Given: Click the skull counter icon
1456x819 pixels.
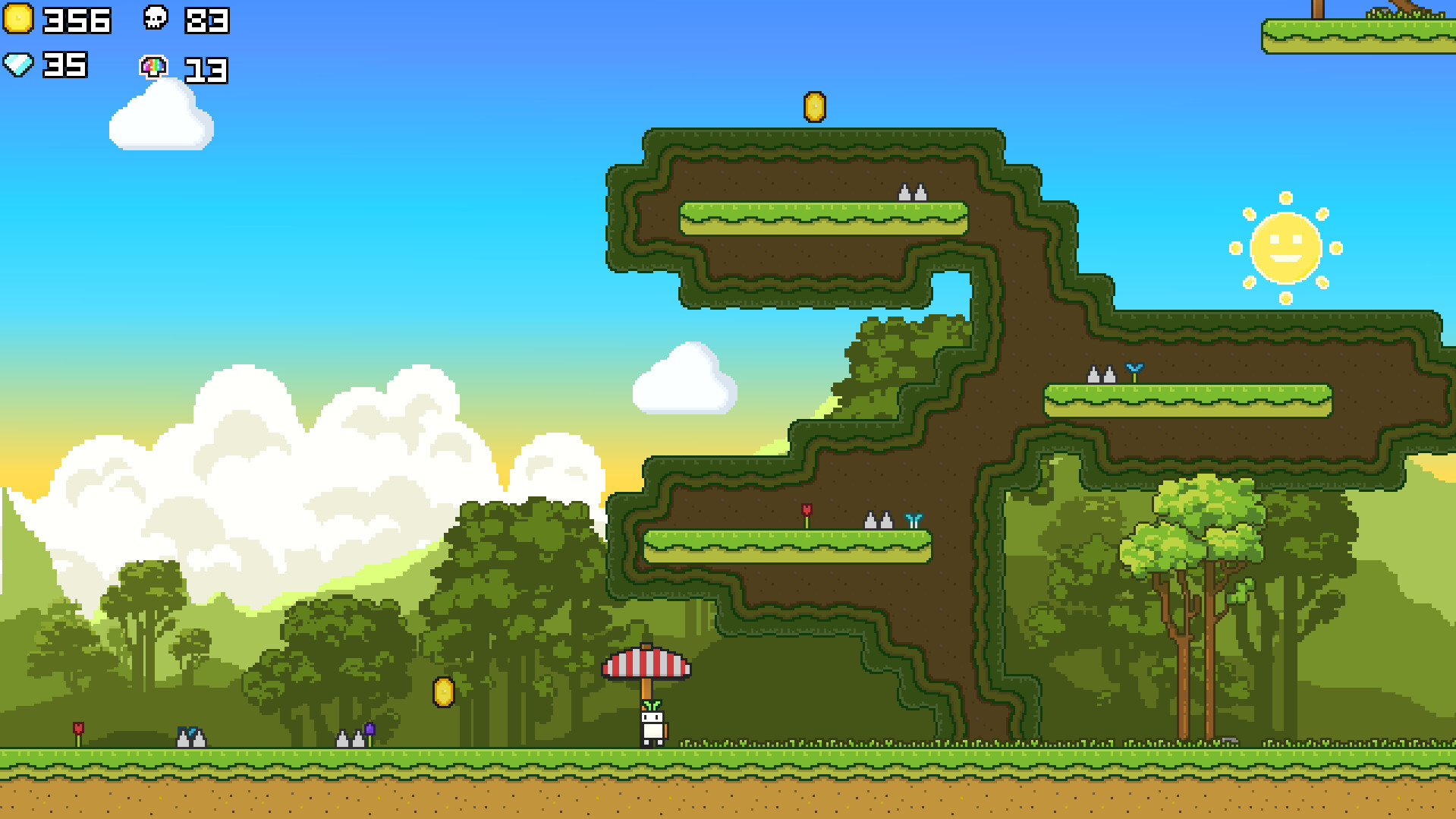Looking at the screenshot, I should pos(156,19).
